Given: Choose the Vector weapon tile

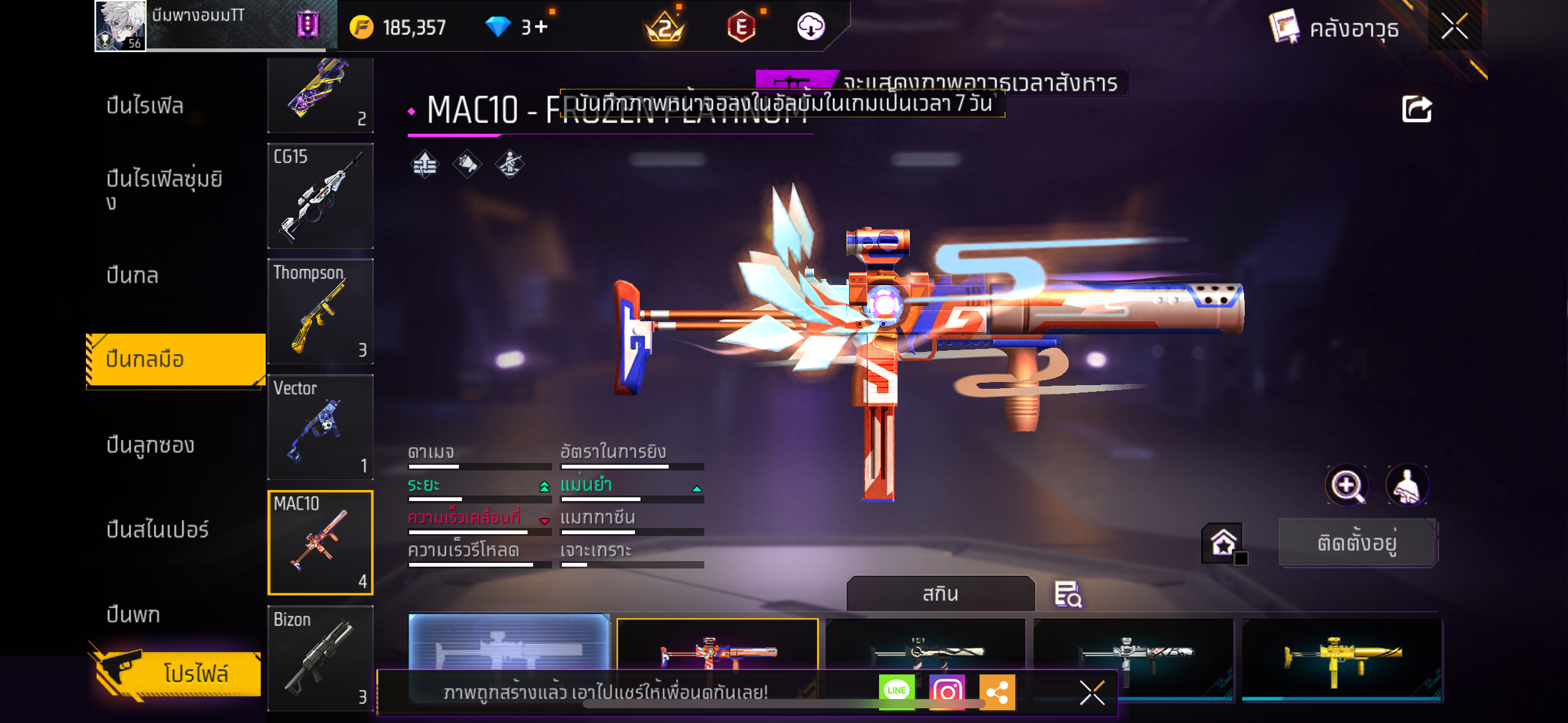Looking at the screenshot, I should (x=320, y=427).
